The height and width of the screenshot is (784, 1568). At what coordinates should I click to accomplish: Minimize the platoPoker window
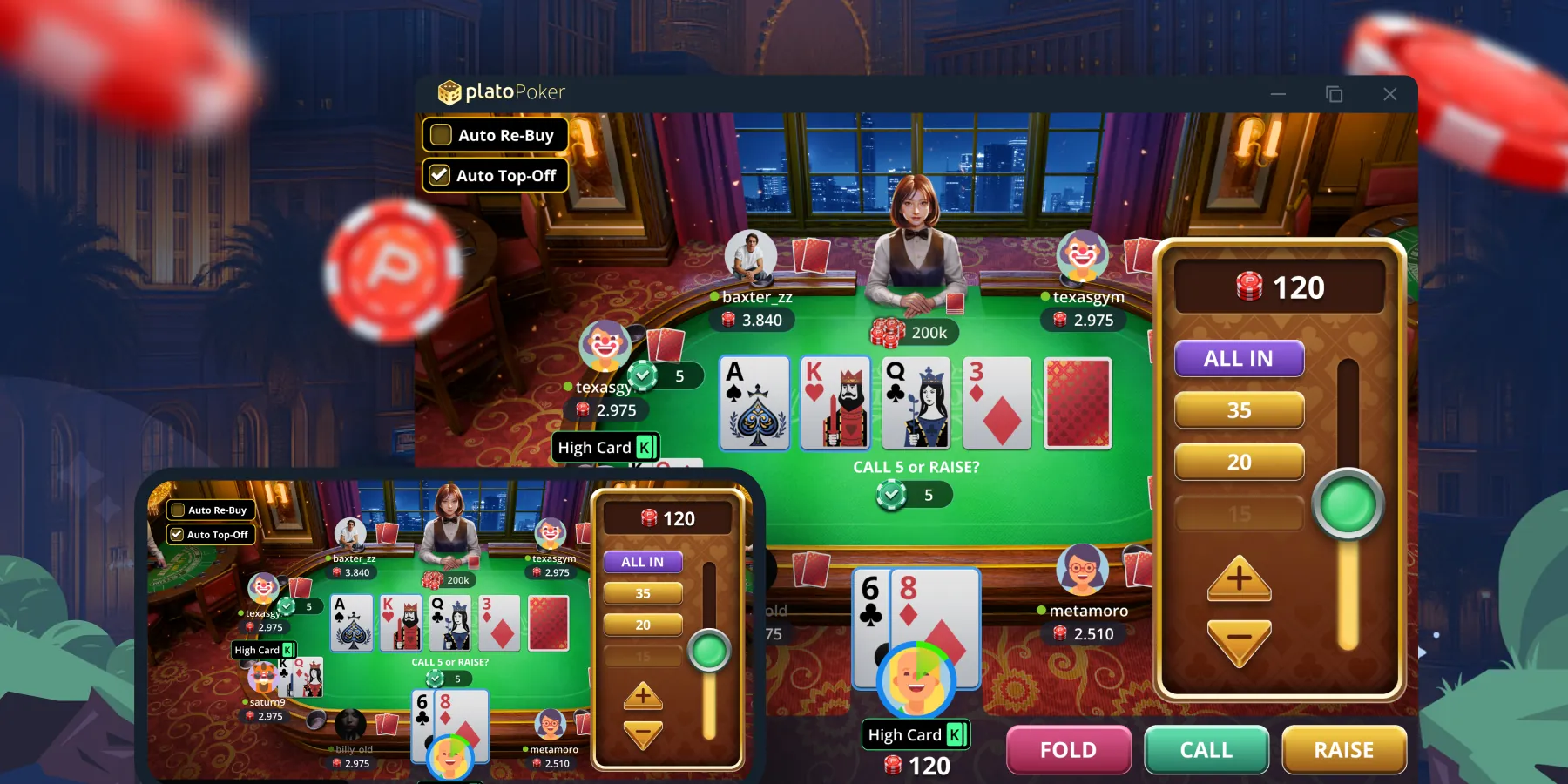click(1278, 94)
